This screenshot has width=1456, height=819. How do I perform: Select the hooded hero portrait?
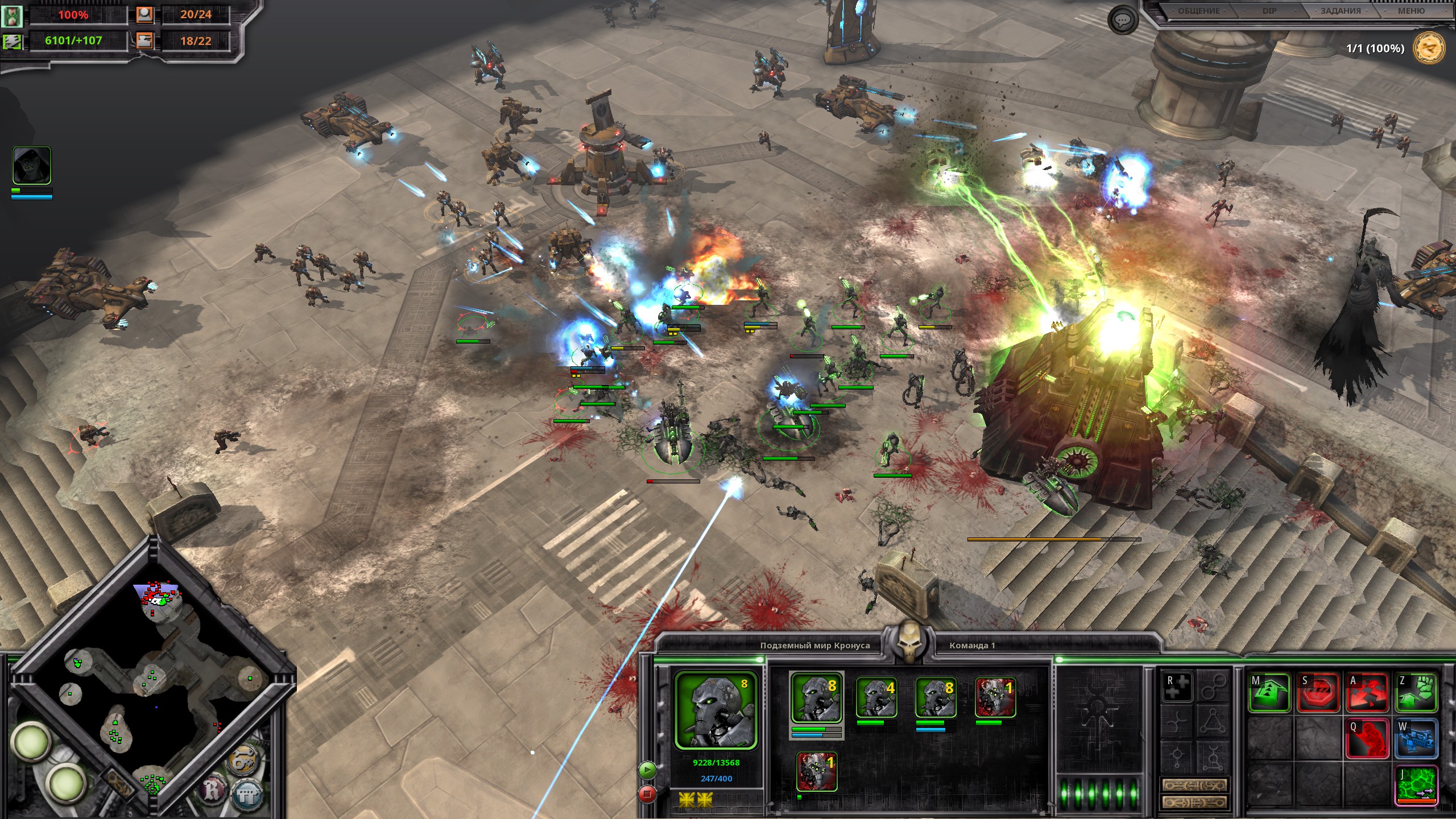32,166
